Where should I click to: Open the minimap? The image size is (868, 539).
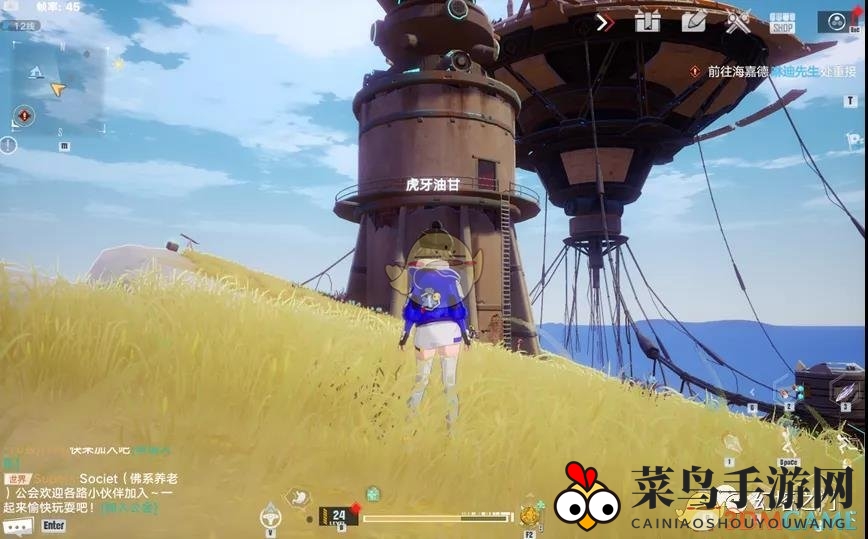pyautogui.click(x=58, y=86)
